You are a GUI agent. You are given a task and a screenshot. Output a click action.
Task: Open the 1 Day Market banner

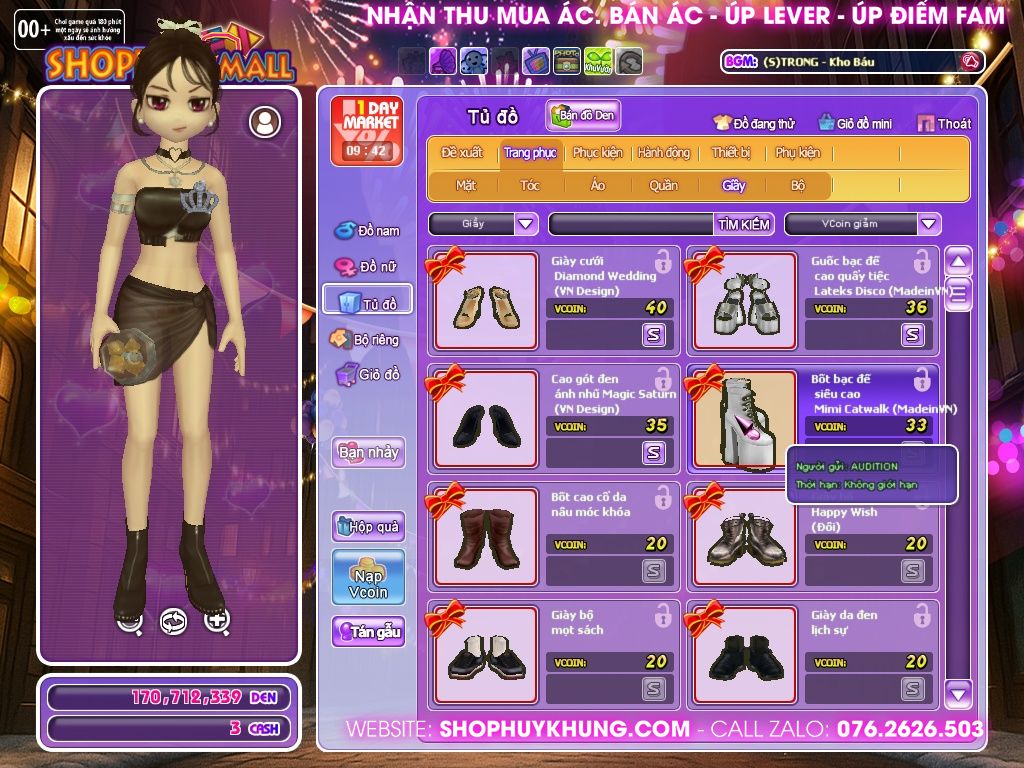(x=366, y=130)
